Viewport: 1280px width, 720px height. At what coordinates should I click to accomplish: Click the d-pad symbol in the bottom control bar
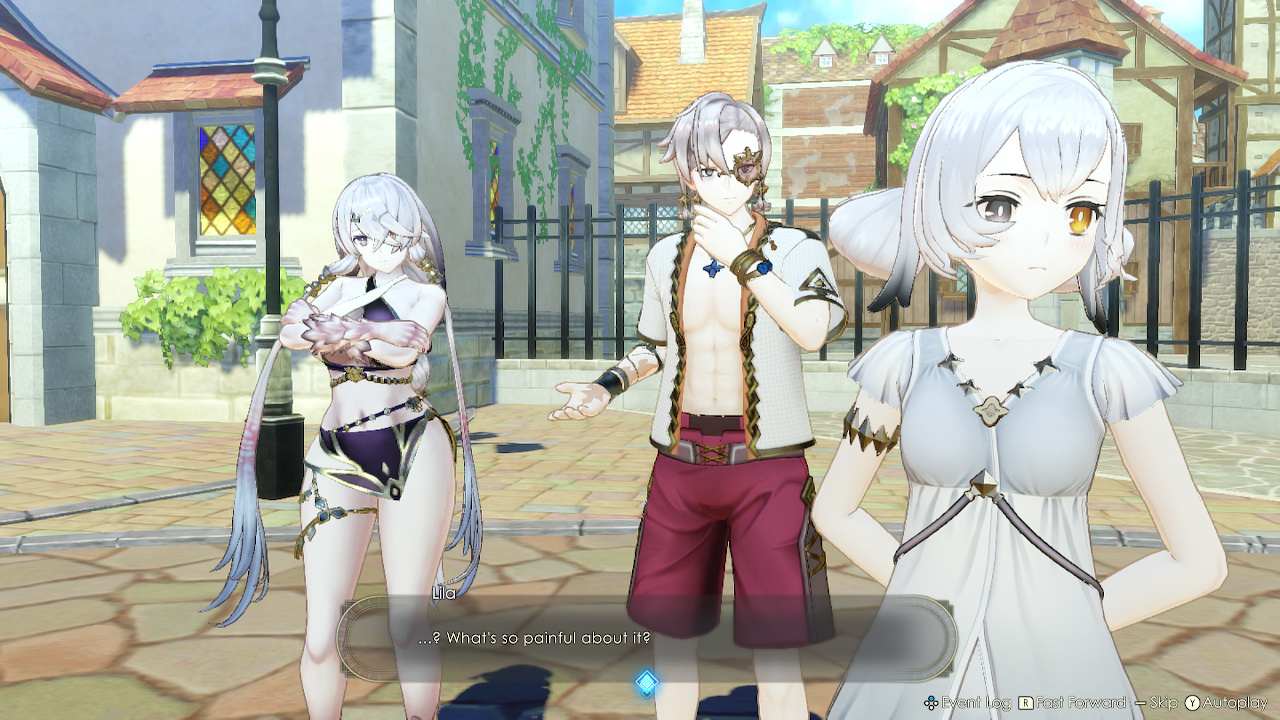pyautogui.click(x=930, y=702)
